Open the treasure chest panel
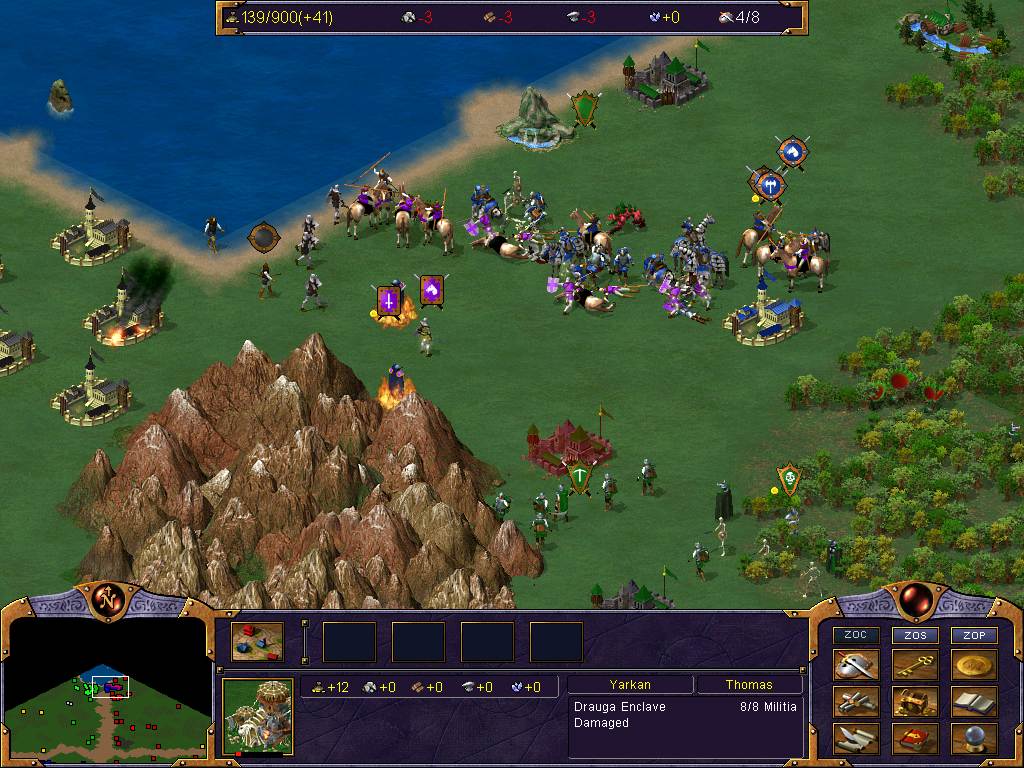This screenshot has height=768, width=1024. point(915,702)
